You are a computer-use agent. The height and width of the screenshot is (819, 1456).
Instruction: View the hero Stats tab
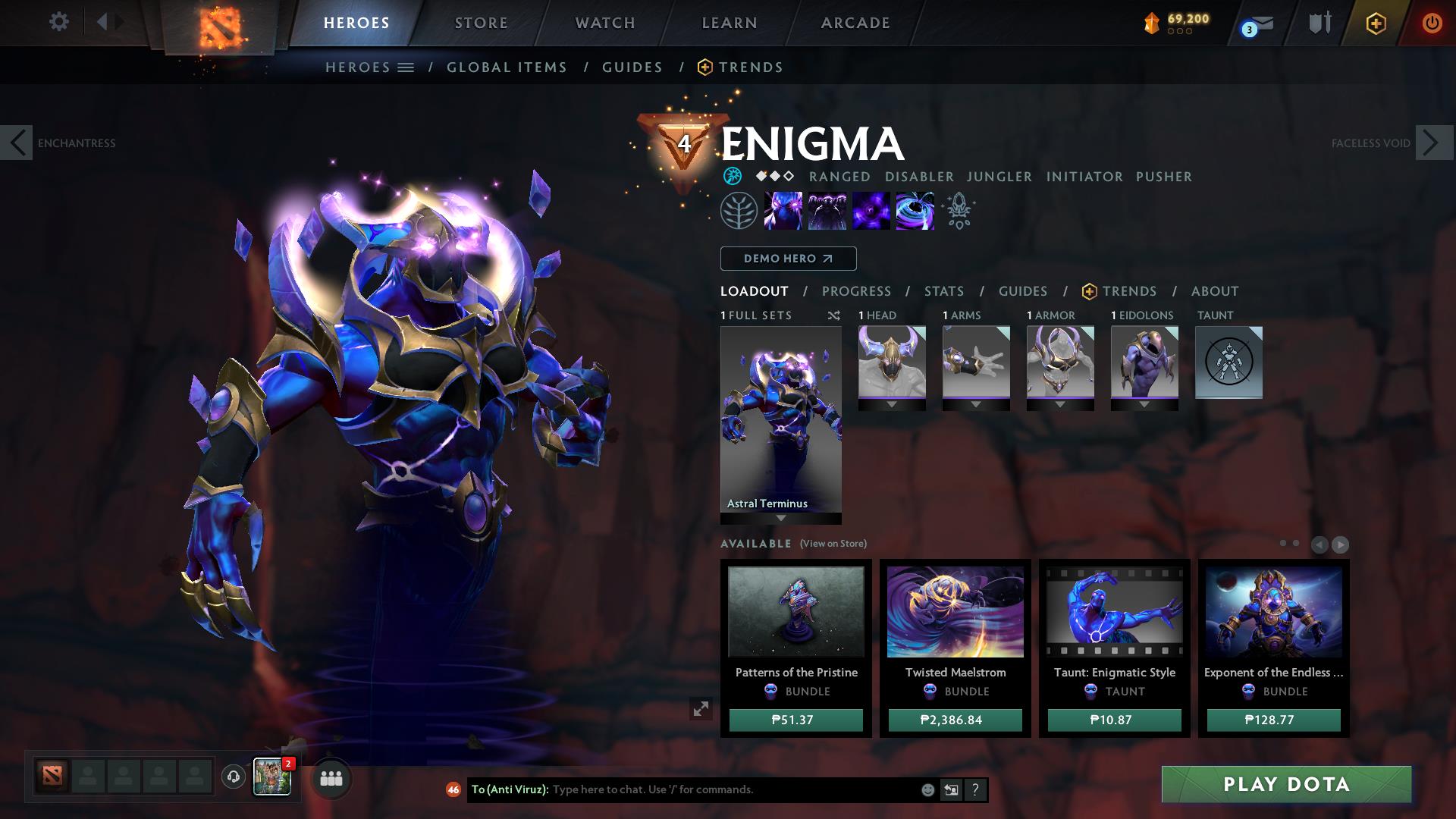tap(944, 291)
